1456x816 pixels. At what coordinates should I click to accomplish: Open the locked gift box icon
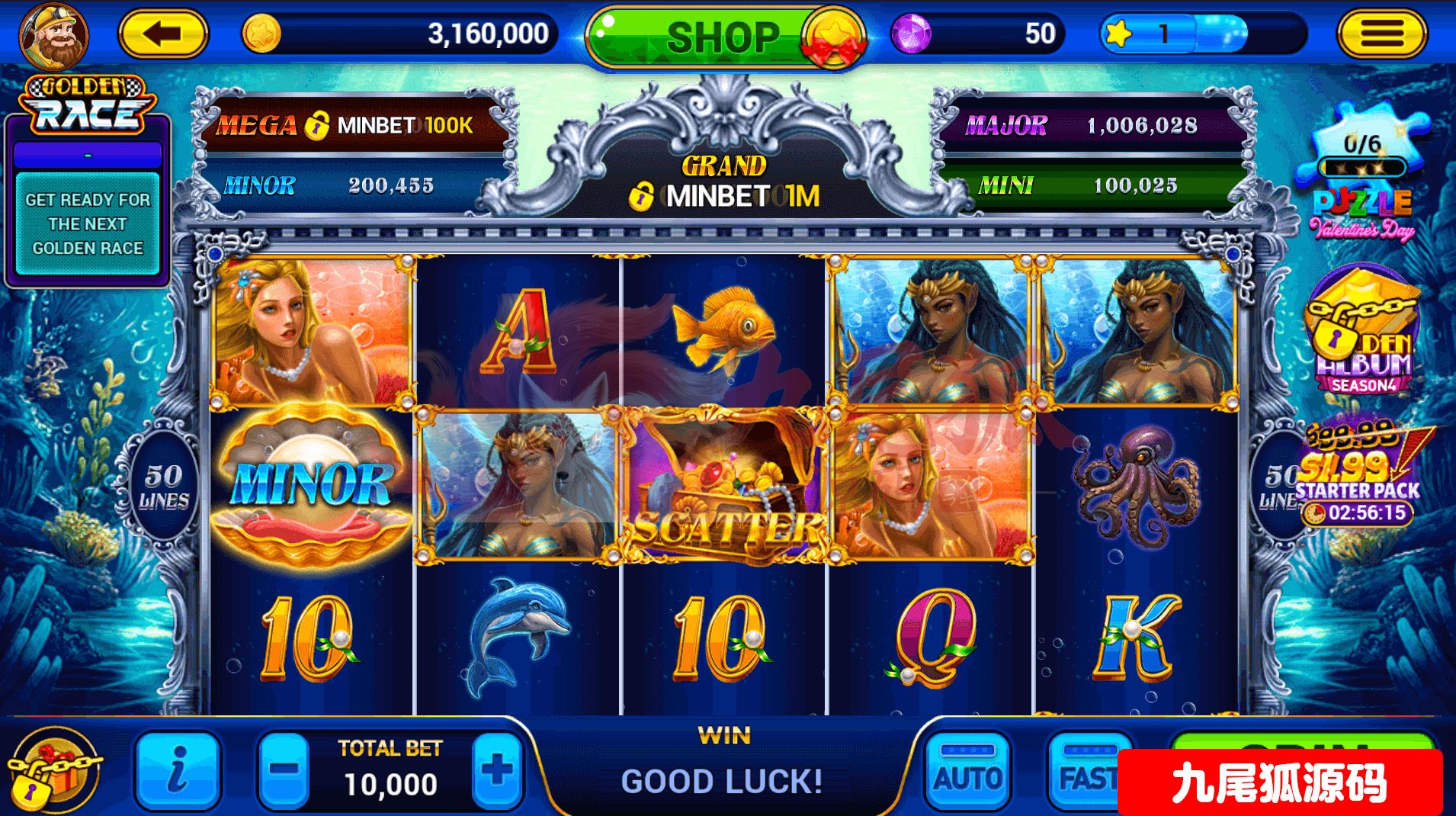pyautogui.click(x=52, y=770)
